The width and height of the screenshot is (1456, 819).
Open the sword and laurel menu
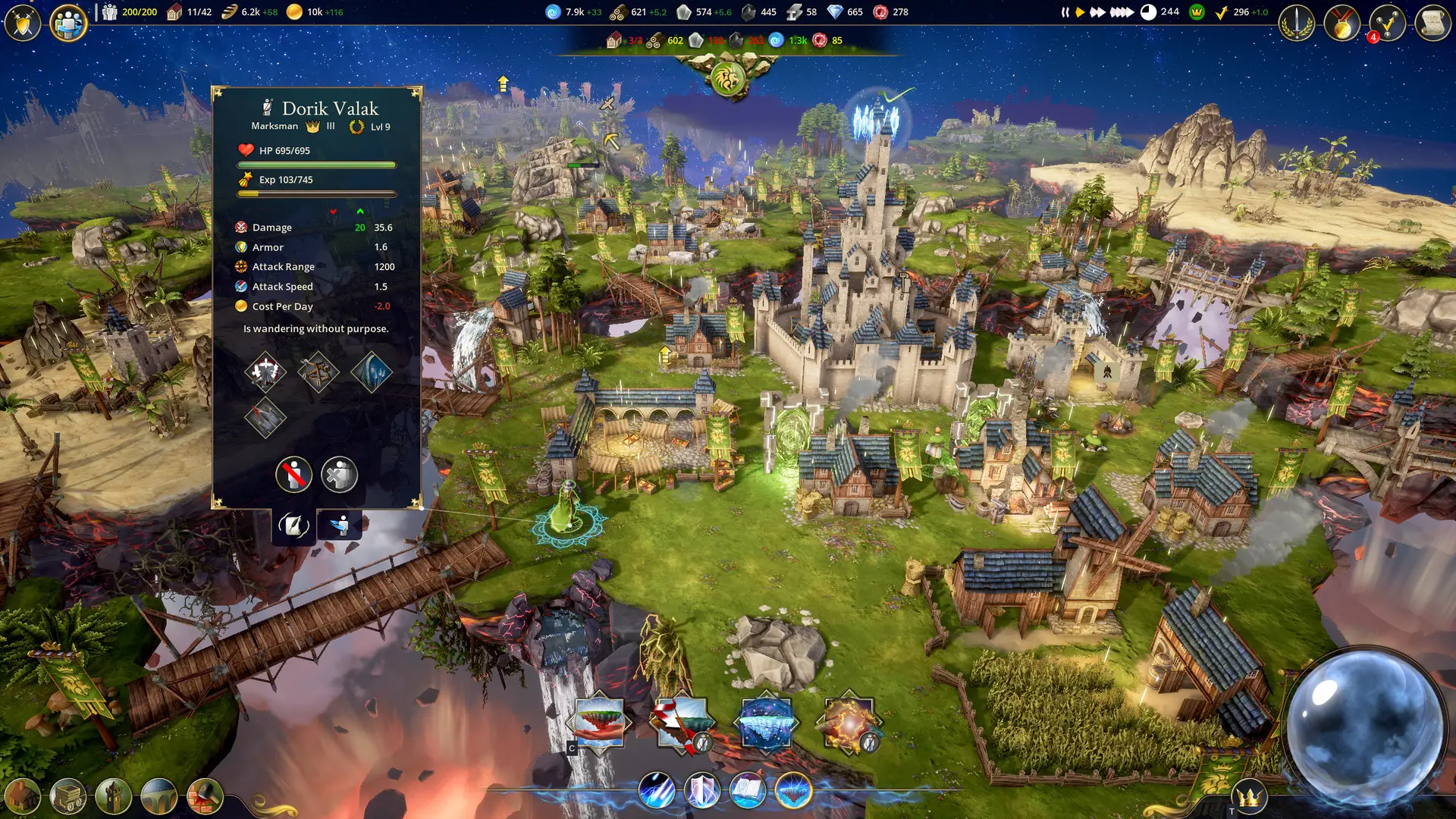coord(1297,24)
